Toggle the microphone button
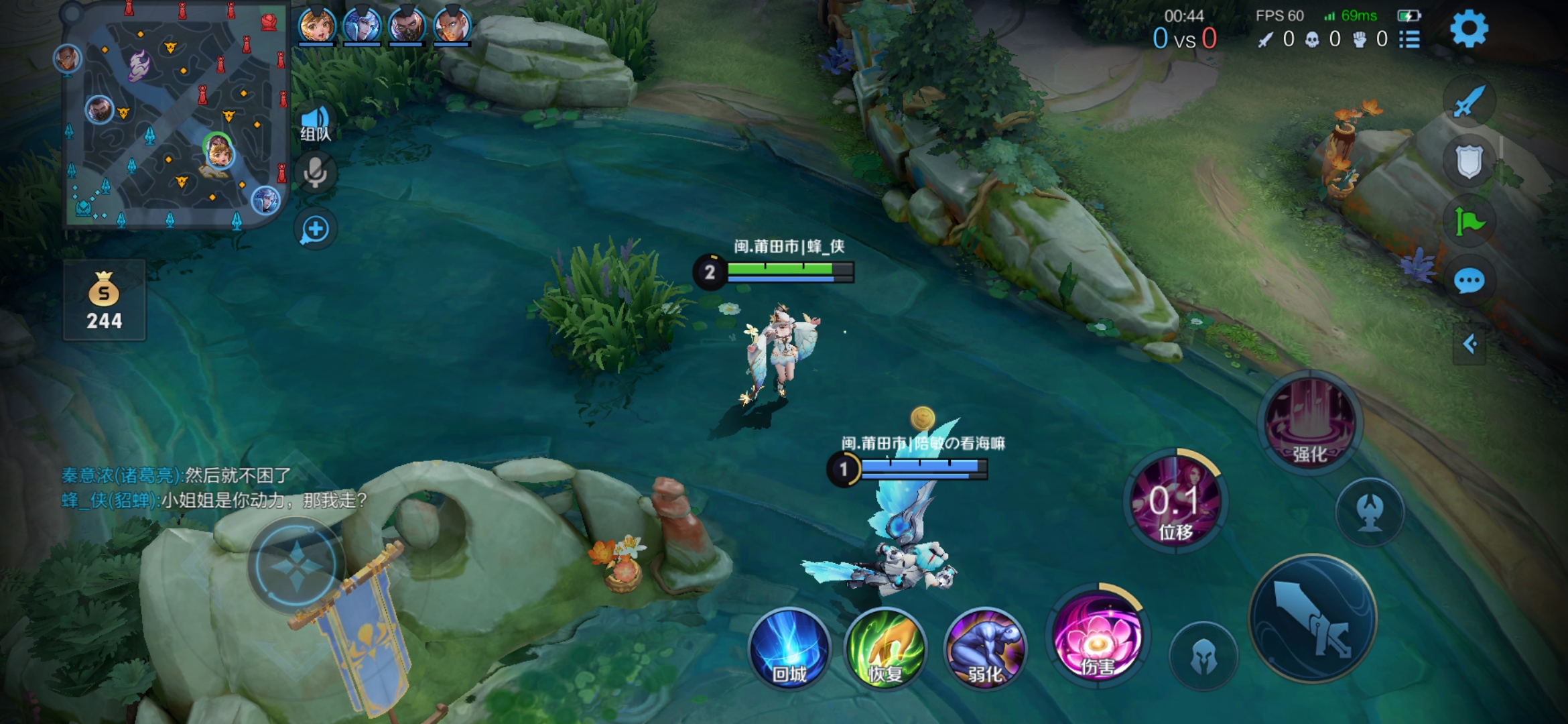Viewport: 1568px width, 724px height. (x=315, y=174)
